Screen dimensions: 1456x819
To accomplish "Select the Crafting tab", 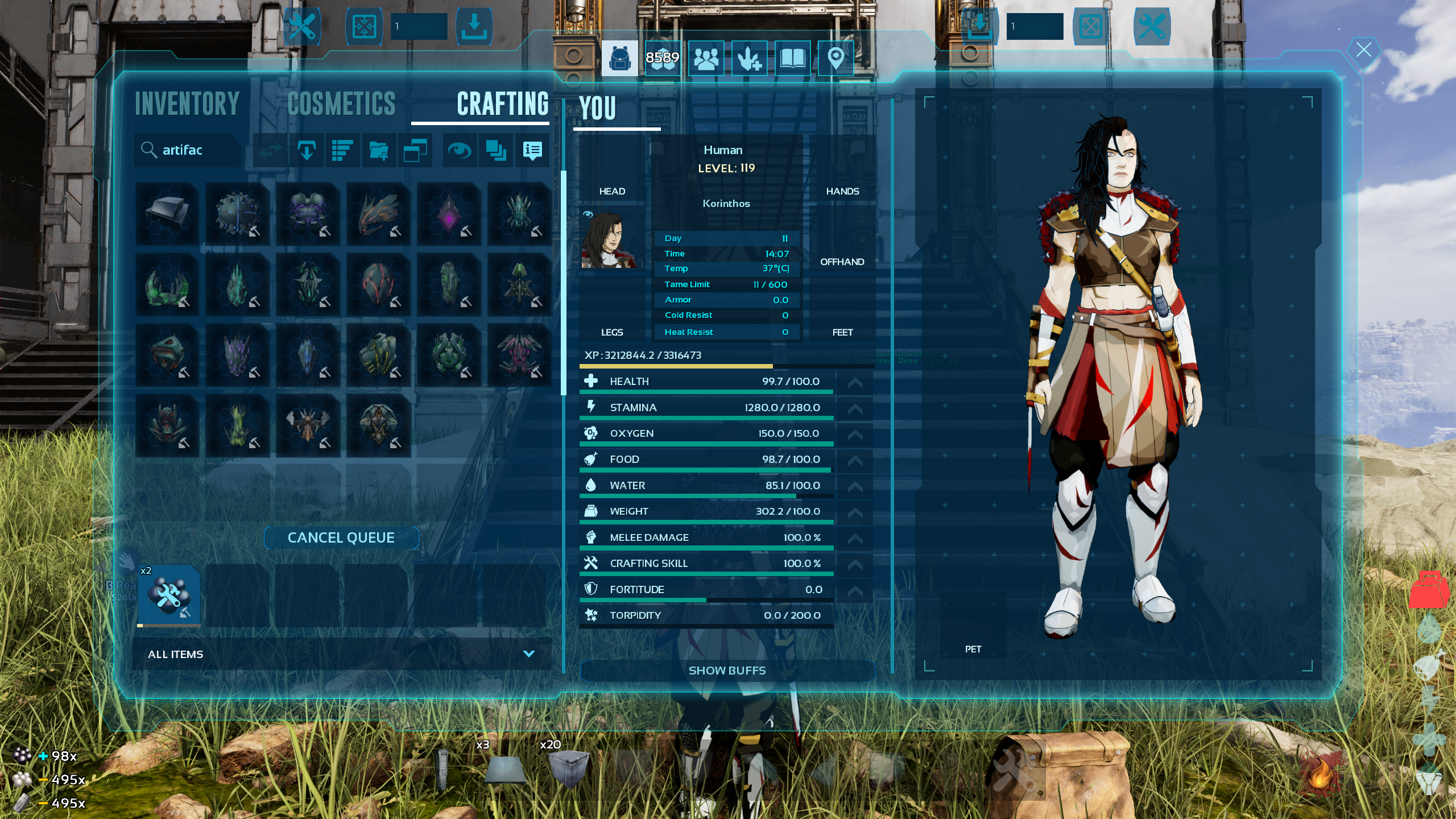I will 503,104.
